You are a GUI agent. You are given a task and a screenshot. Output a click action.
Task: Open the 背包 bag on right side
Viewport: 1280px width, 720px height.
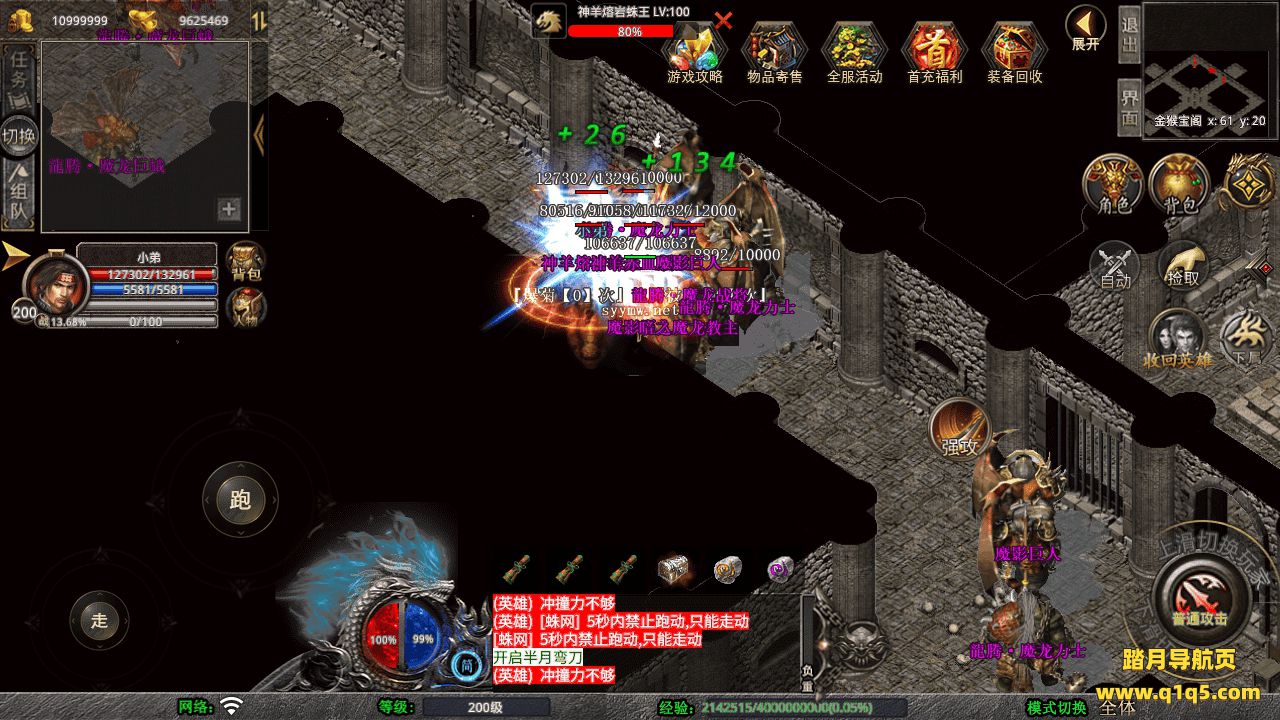pyautogui.click(x=1180, y=184)
